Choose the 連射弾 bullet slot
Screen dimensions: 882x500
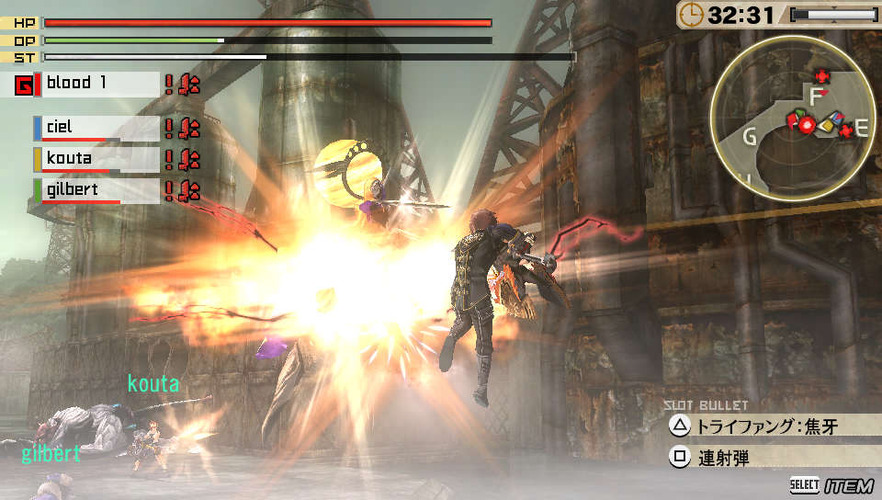(768, 458)
